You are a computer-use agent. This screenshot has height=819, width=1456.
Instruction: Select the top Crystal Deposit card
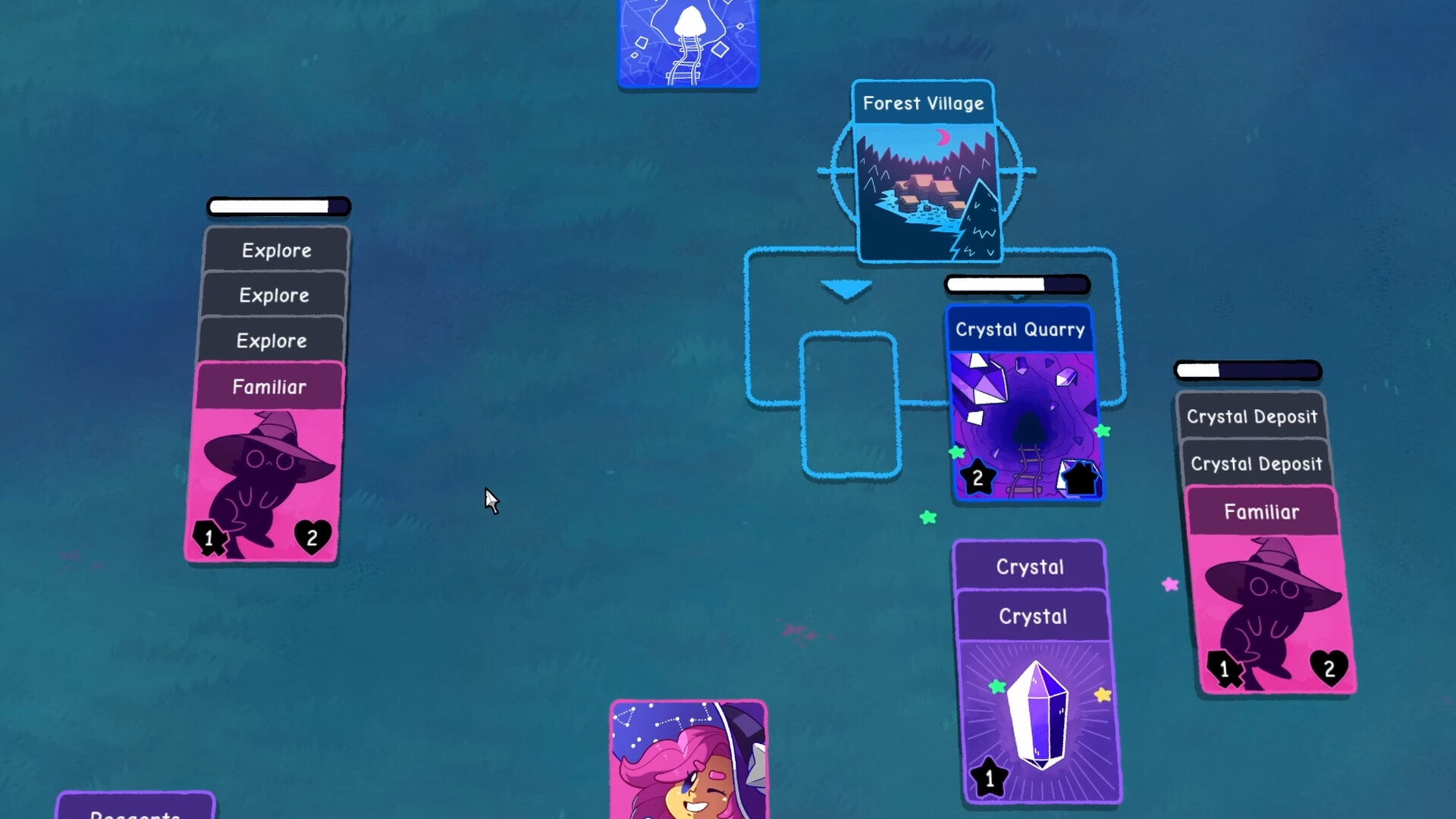click(1251, 416)
